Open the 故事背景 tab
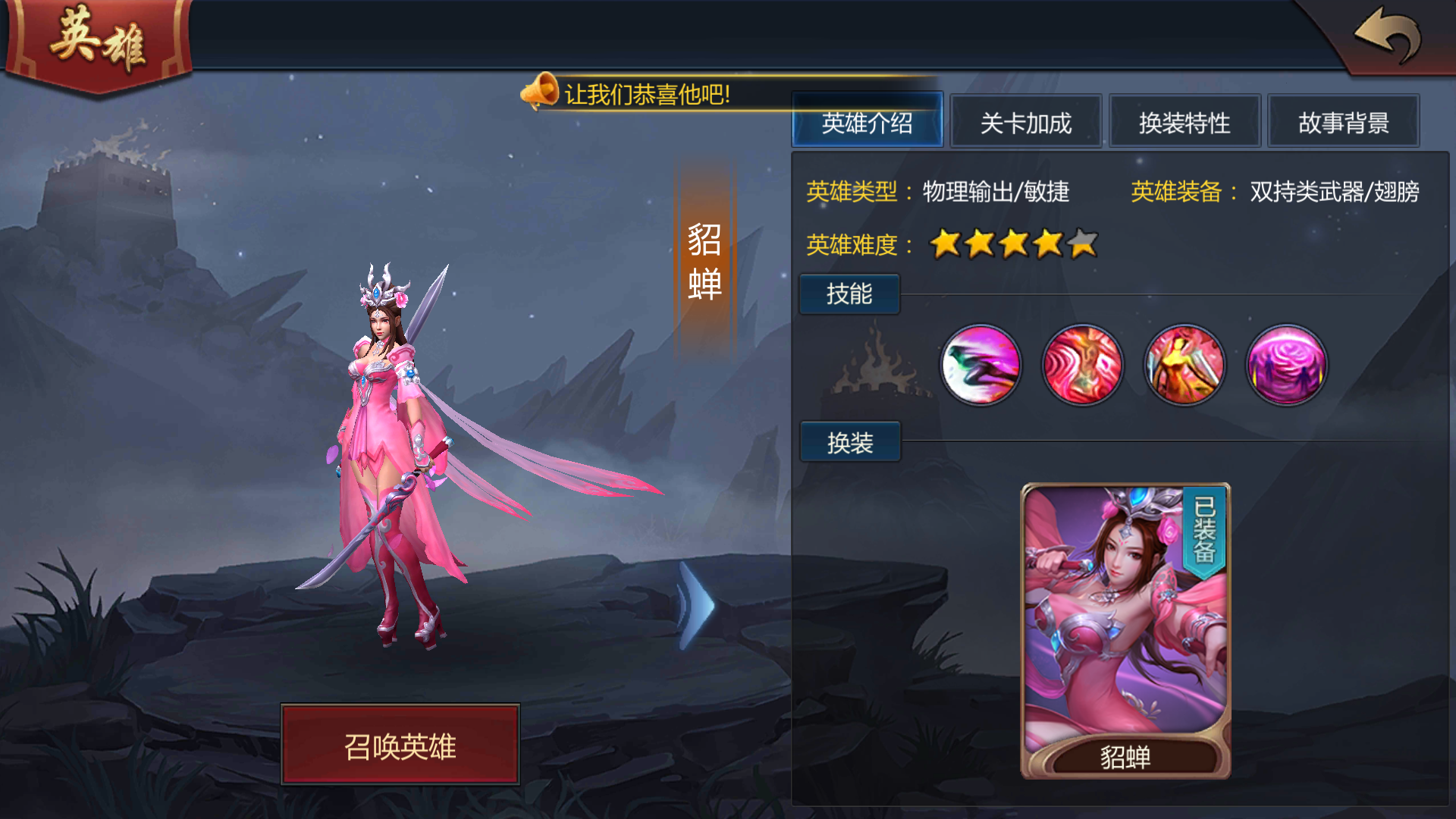 point(1344,121)
